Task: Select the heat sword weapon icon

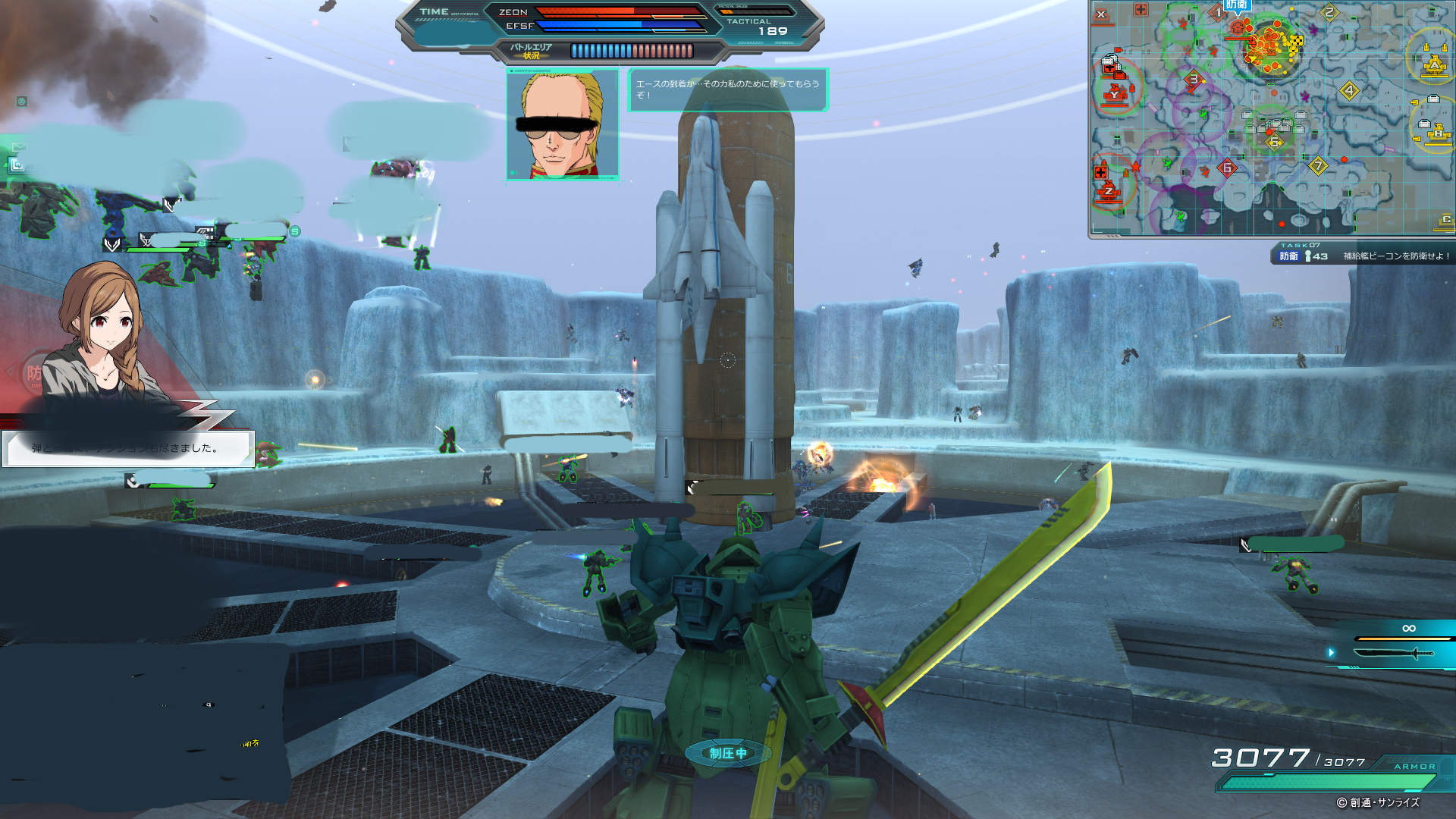Action: click(x=1394, y=653)
